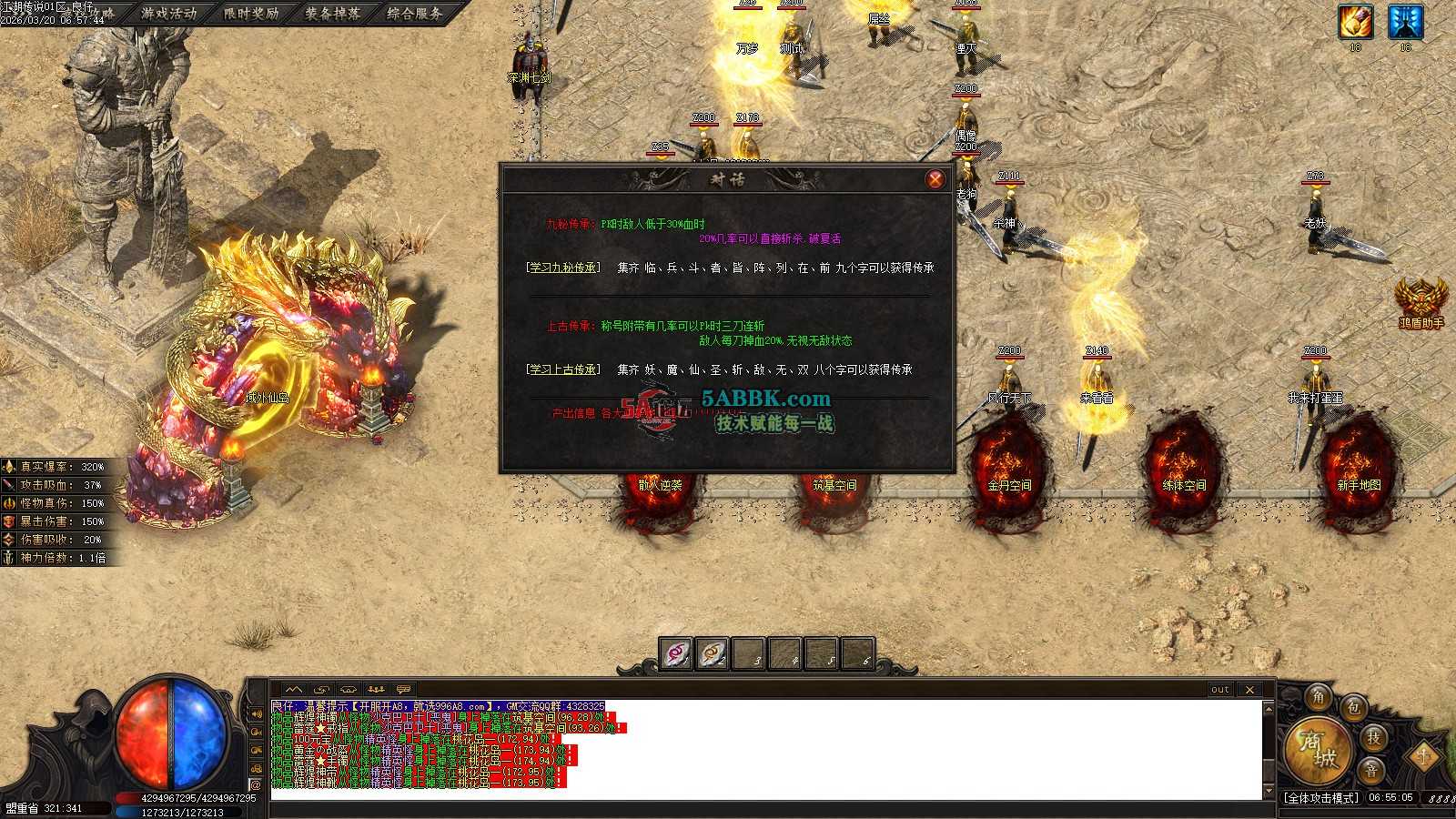
Task: Close the chat panel with the X button
Action: point(1249,690)
